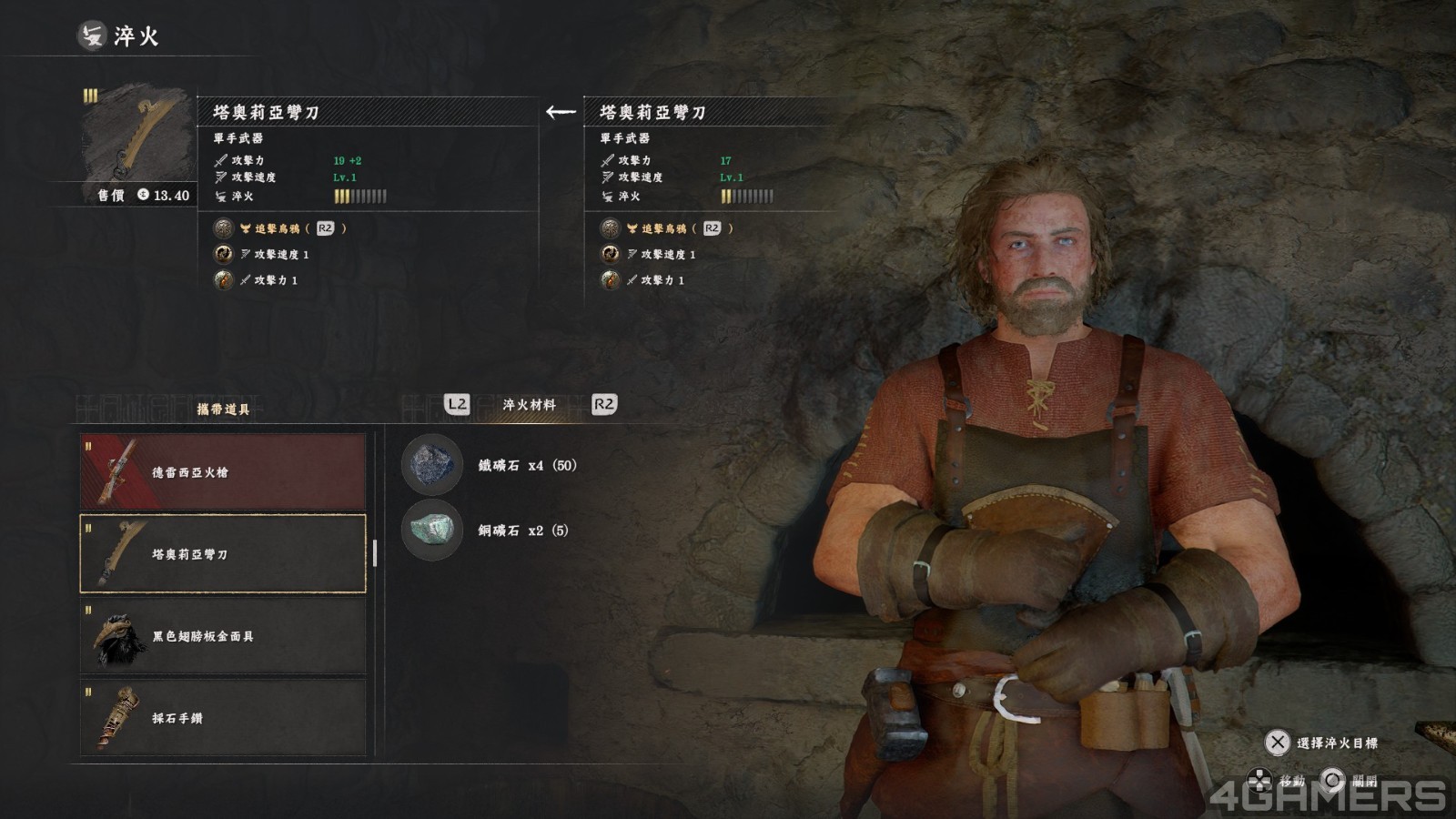
Task: Choose the 塔奧莉亞彎刀 item row
Action: click(223, 553)
